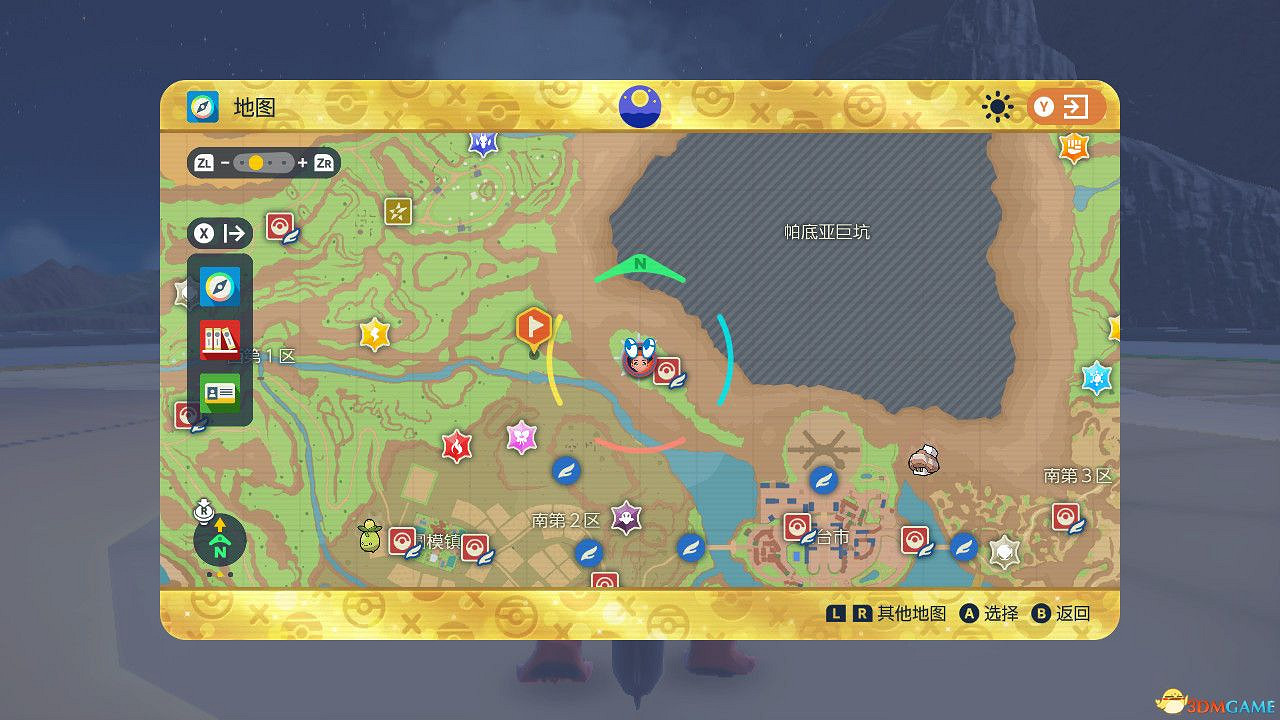This screenshot has height=720, width=1280.
Task: Open the red Pokédex icon in the sidebar
Action: (219, 338)
